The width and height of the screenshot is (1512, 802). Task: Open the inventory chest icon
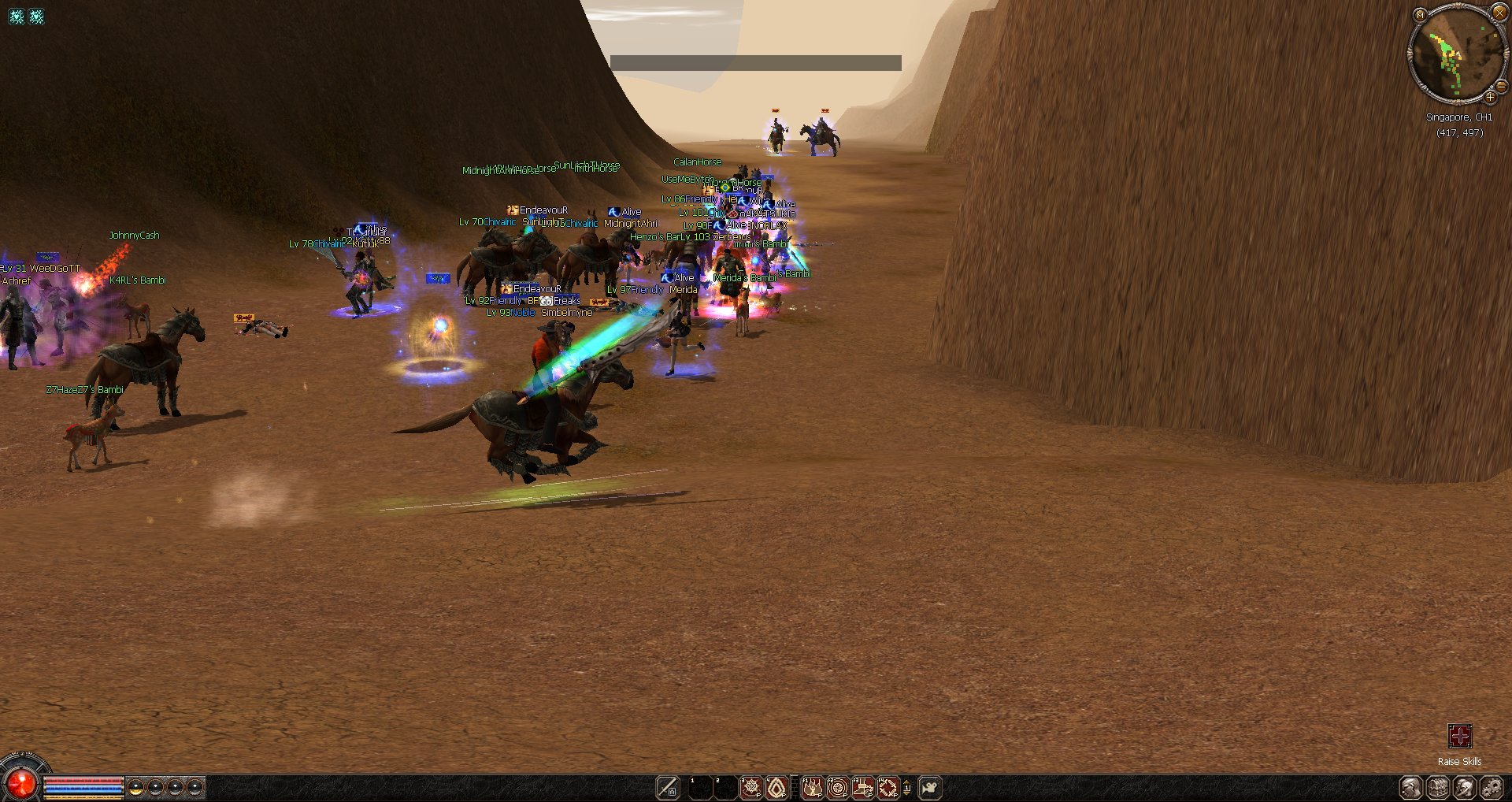(1438, 787)
